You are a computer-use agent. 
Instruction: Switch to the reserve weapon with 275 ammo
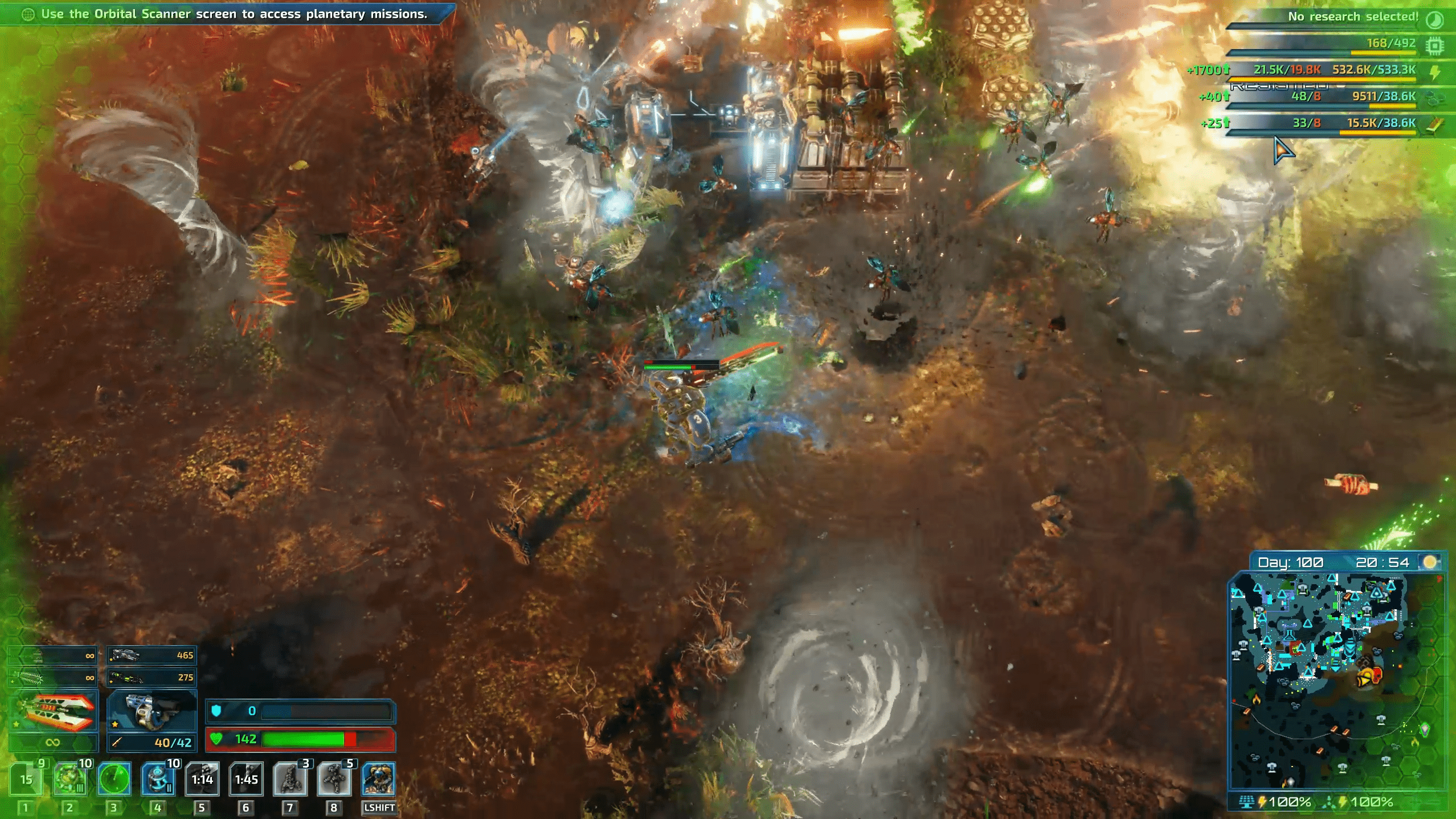152,678
